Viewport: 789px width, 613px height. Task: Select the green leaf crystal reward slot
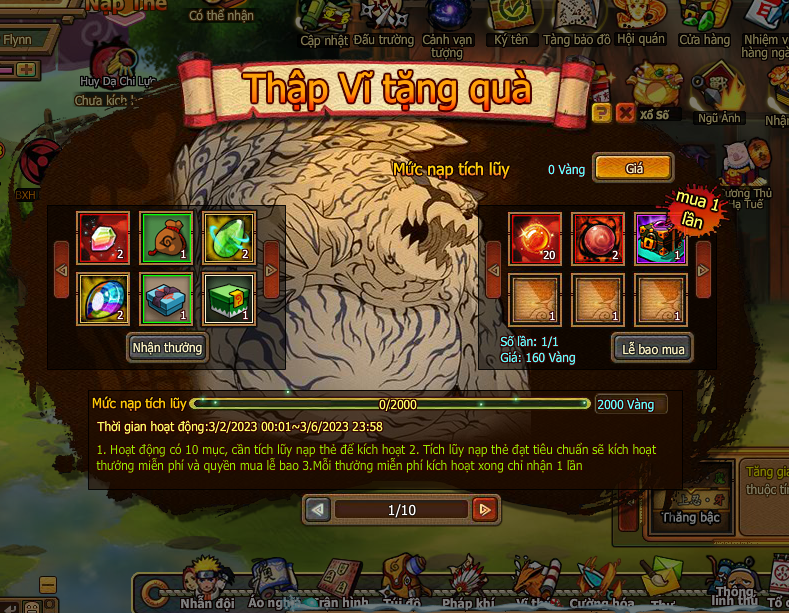(228, 236)
